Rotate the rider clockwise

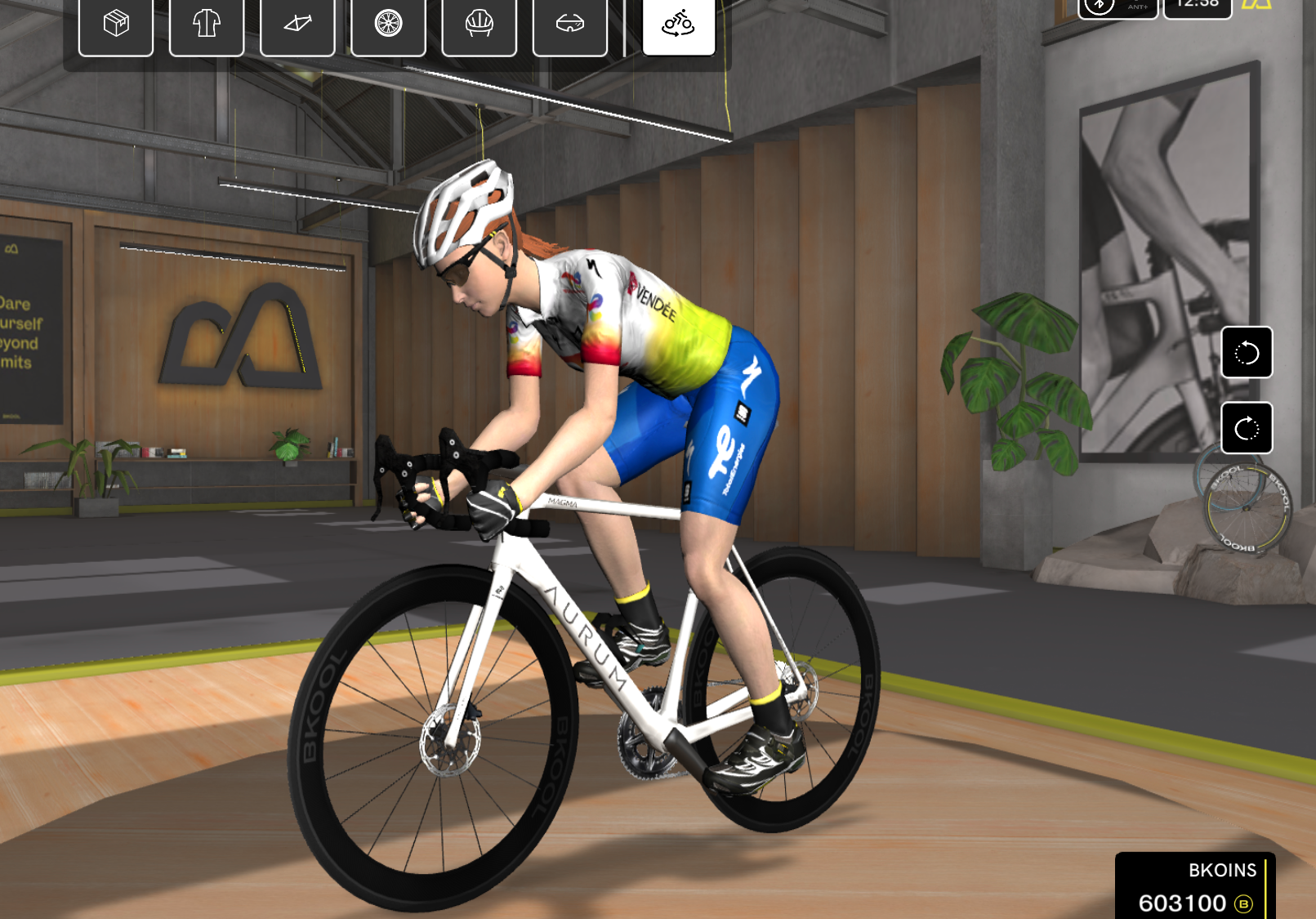tap(1247, 428)
